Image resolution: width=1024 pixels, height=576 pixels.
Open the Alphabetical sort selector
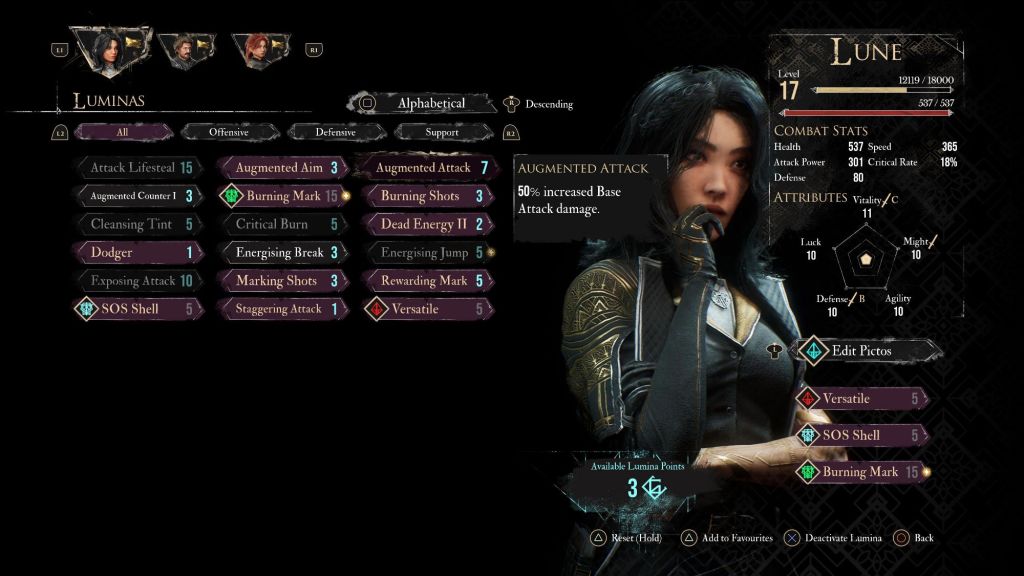coord(431,103)
